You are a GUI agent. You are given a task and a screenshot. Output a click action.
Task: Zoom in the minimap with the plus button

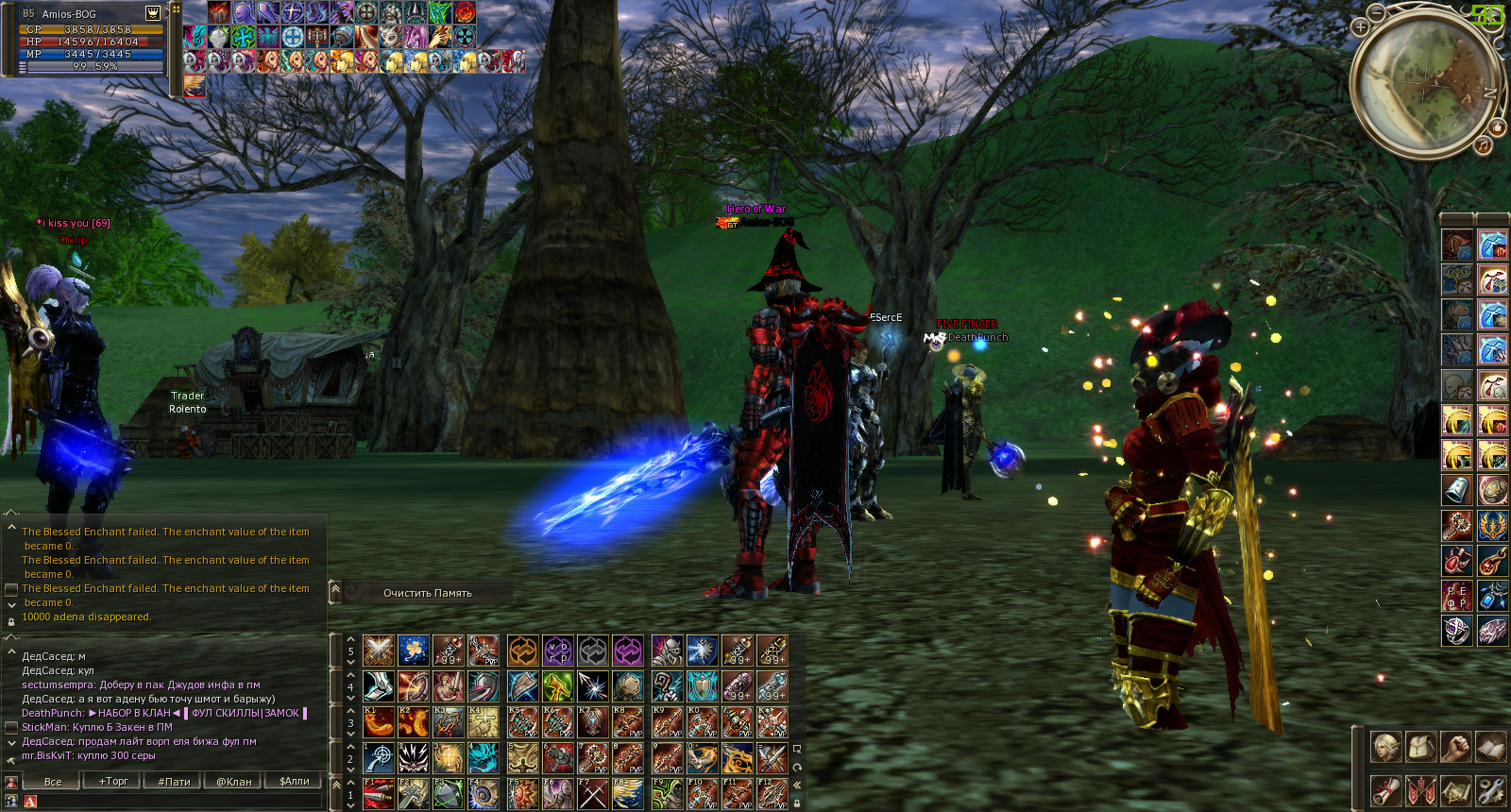tap(1360, 27)
